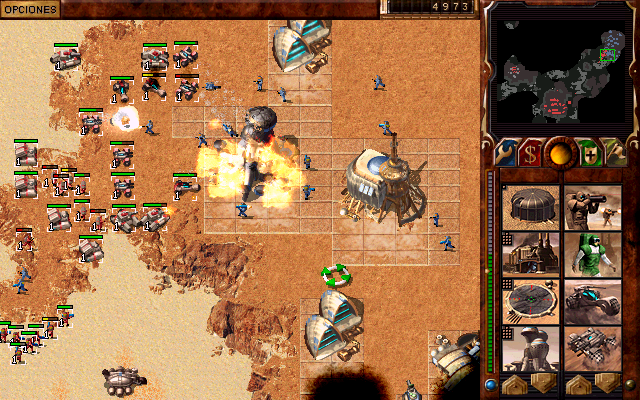The height and width of the screenshot is (400, 640).
Task: Train the bazooka trooper infantry
Action: pos(593,206)
